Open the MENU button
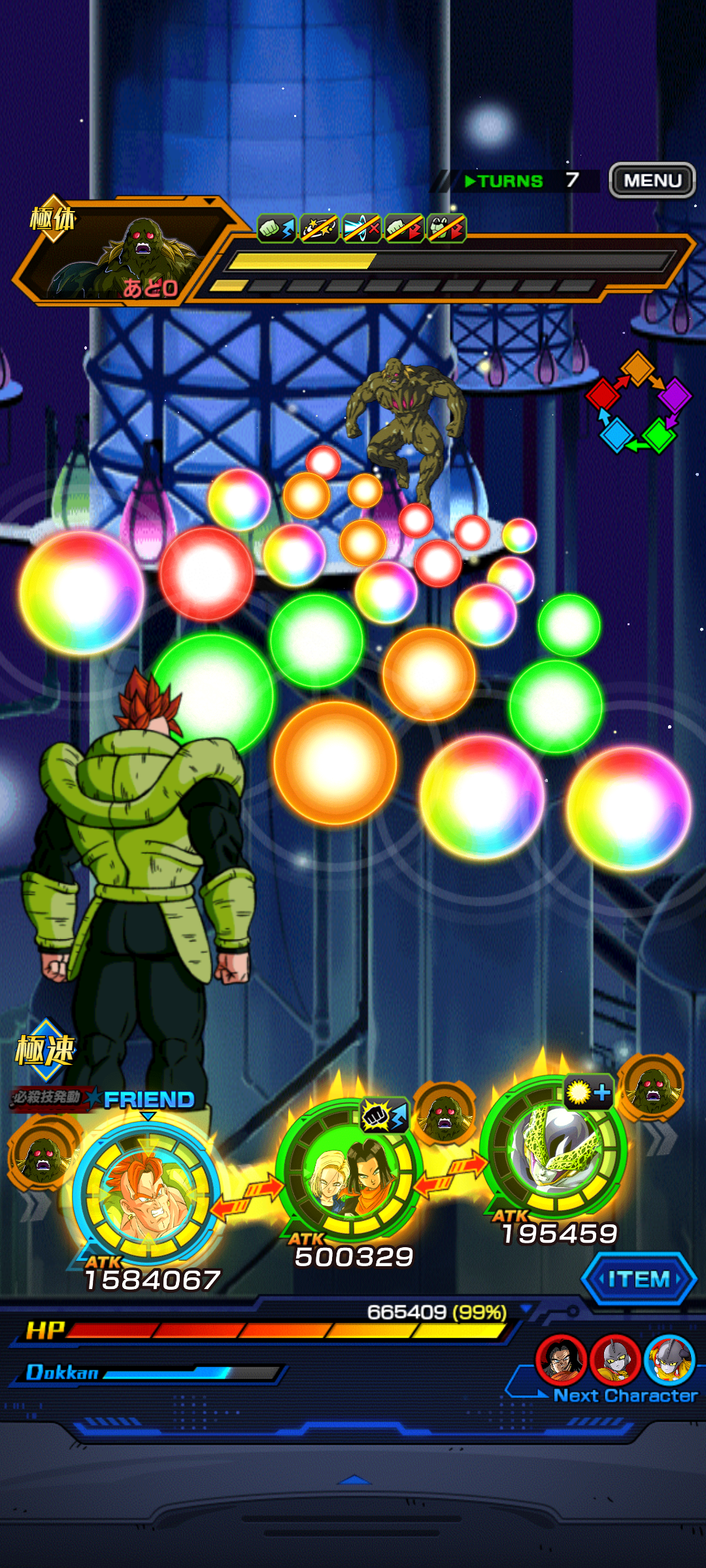The image size is (706, 1568). [652, 180]
